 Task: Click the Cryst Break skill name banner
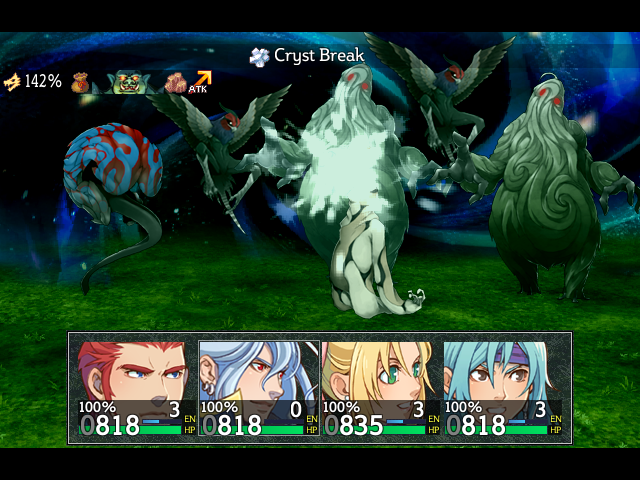point(308,56)
